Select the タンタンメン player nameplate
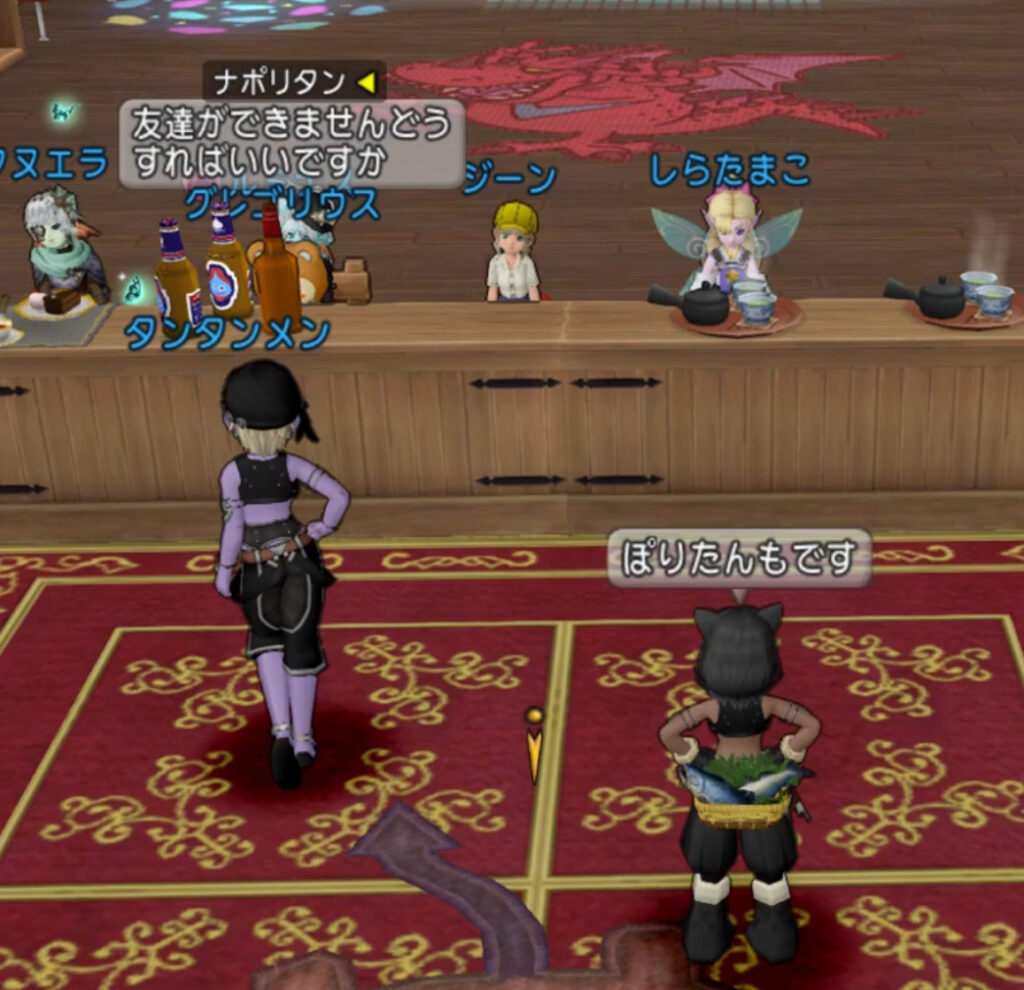This screenshot has width=1024, height=990. pos(227,335)
